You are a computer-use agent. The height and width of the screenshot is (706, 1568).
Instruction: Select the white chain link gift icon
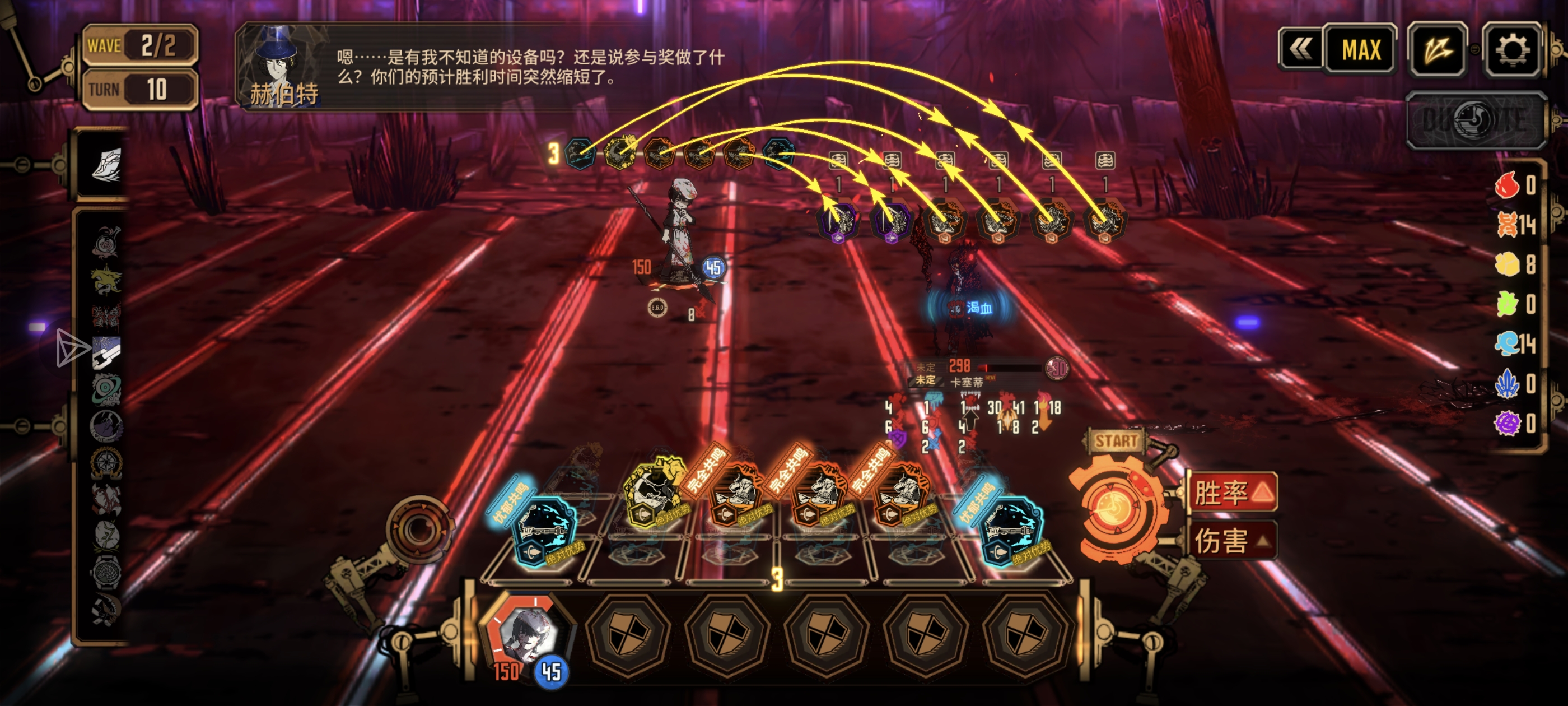[106, 352]
